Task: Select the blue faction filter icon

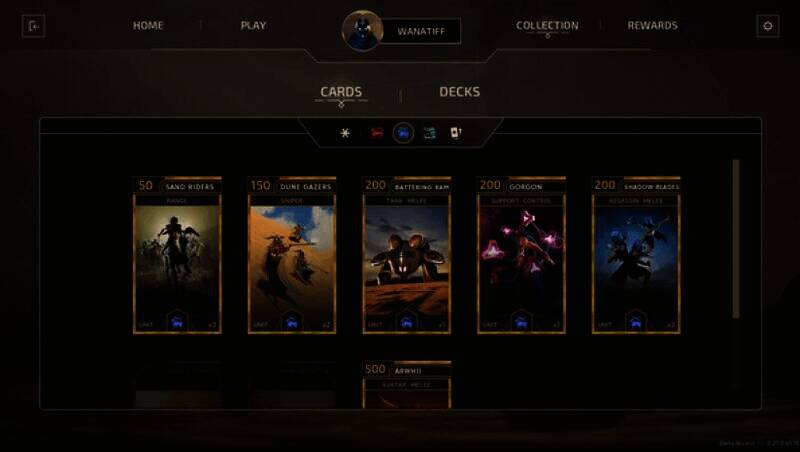Action: point(403,133)
